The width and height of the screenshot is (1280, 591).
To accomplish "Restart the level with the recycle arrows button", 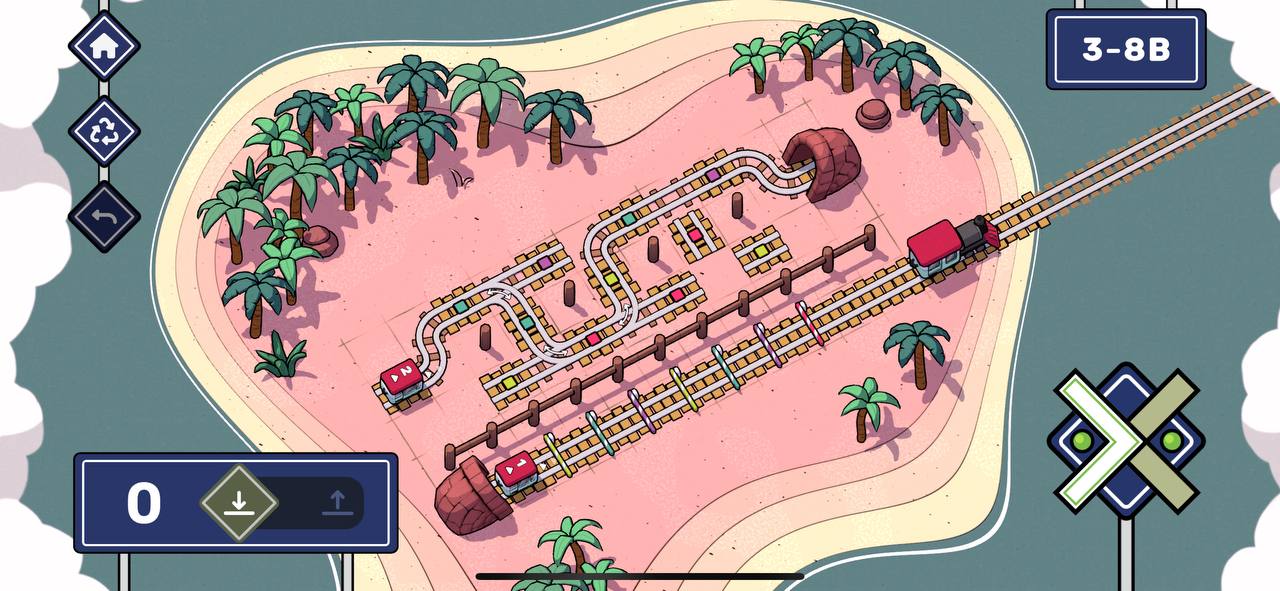I will pos(104,131).
